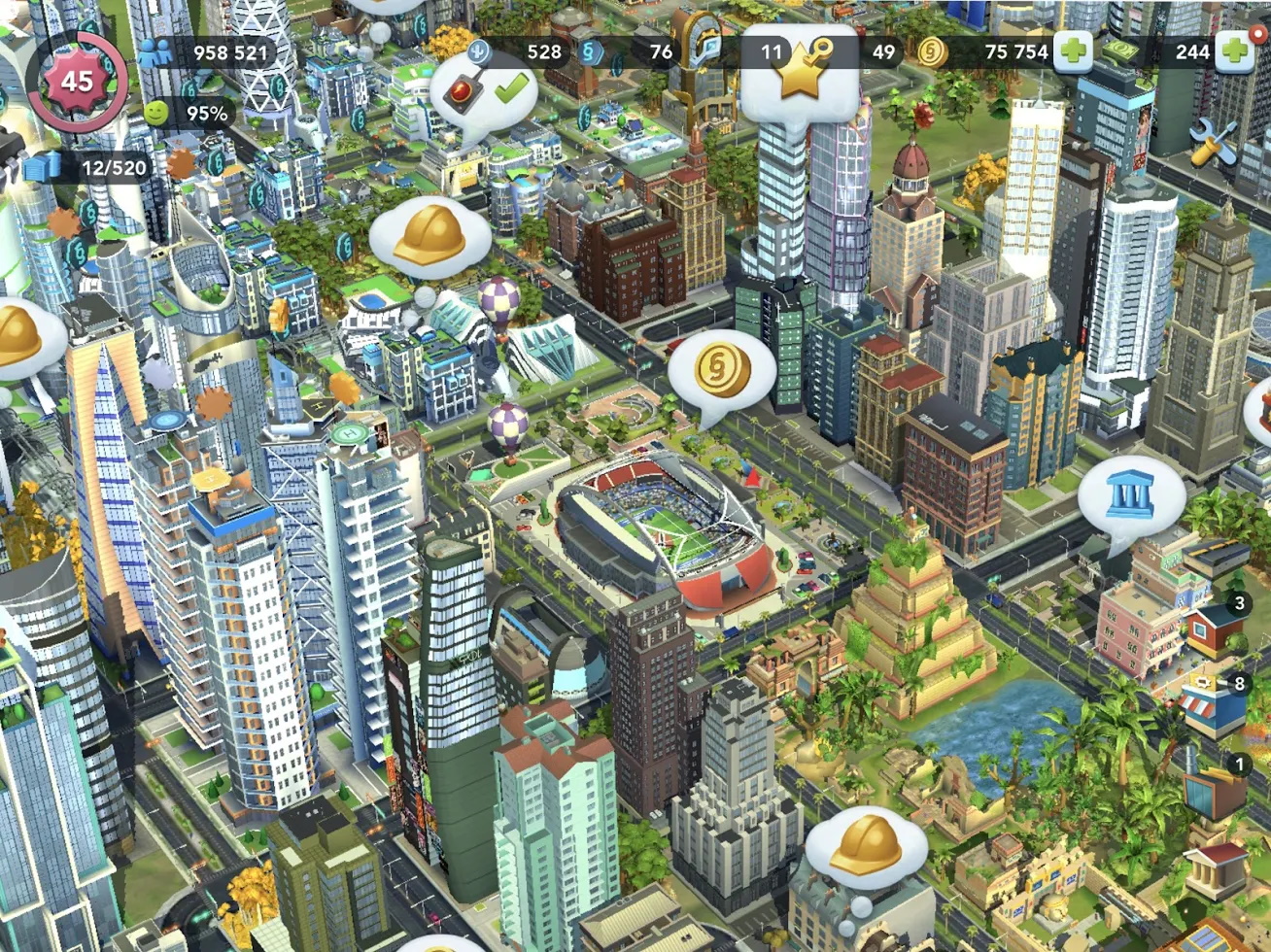Select the striped-awning store build icon
Screen dimensions: 1271x952
(x=1213, y=706)
